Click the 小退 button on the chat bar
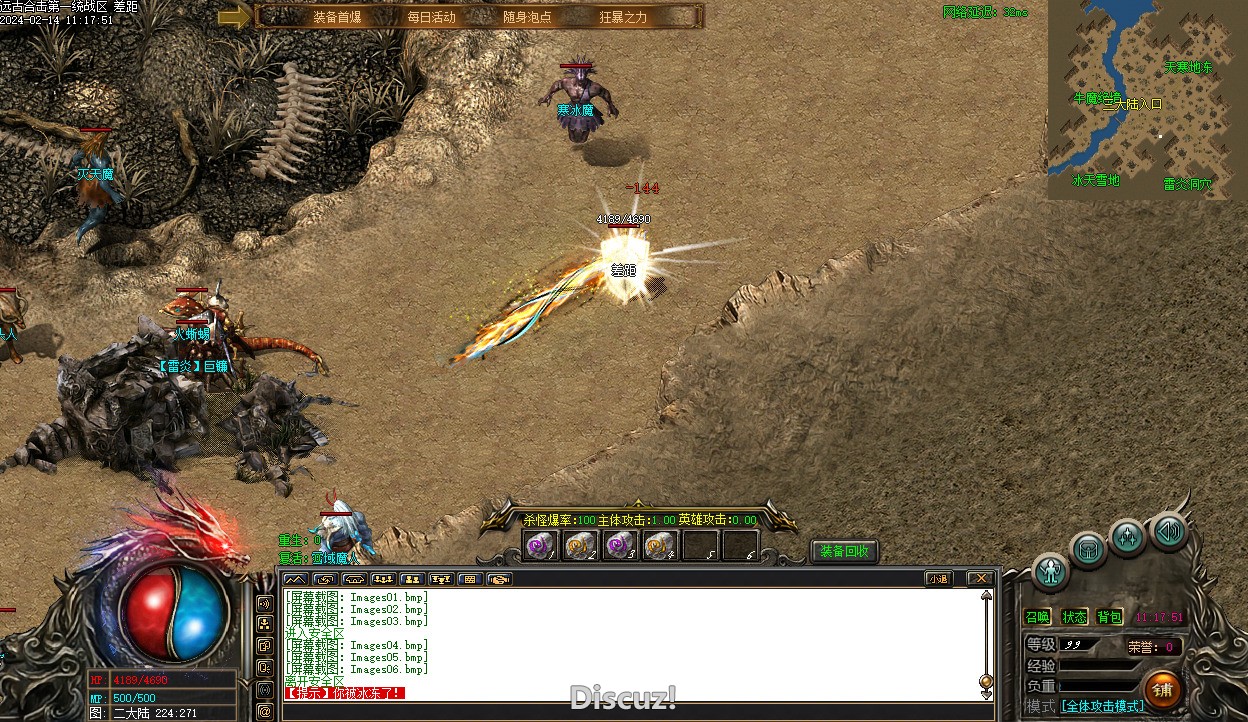The height and width of the screenshot is (722, 1248). 938,578
